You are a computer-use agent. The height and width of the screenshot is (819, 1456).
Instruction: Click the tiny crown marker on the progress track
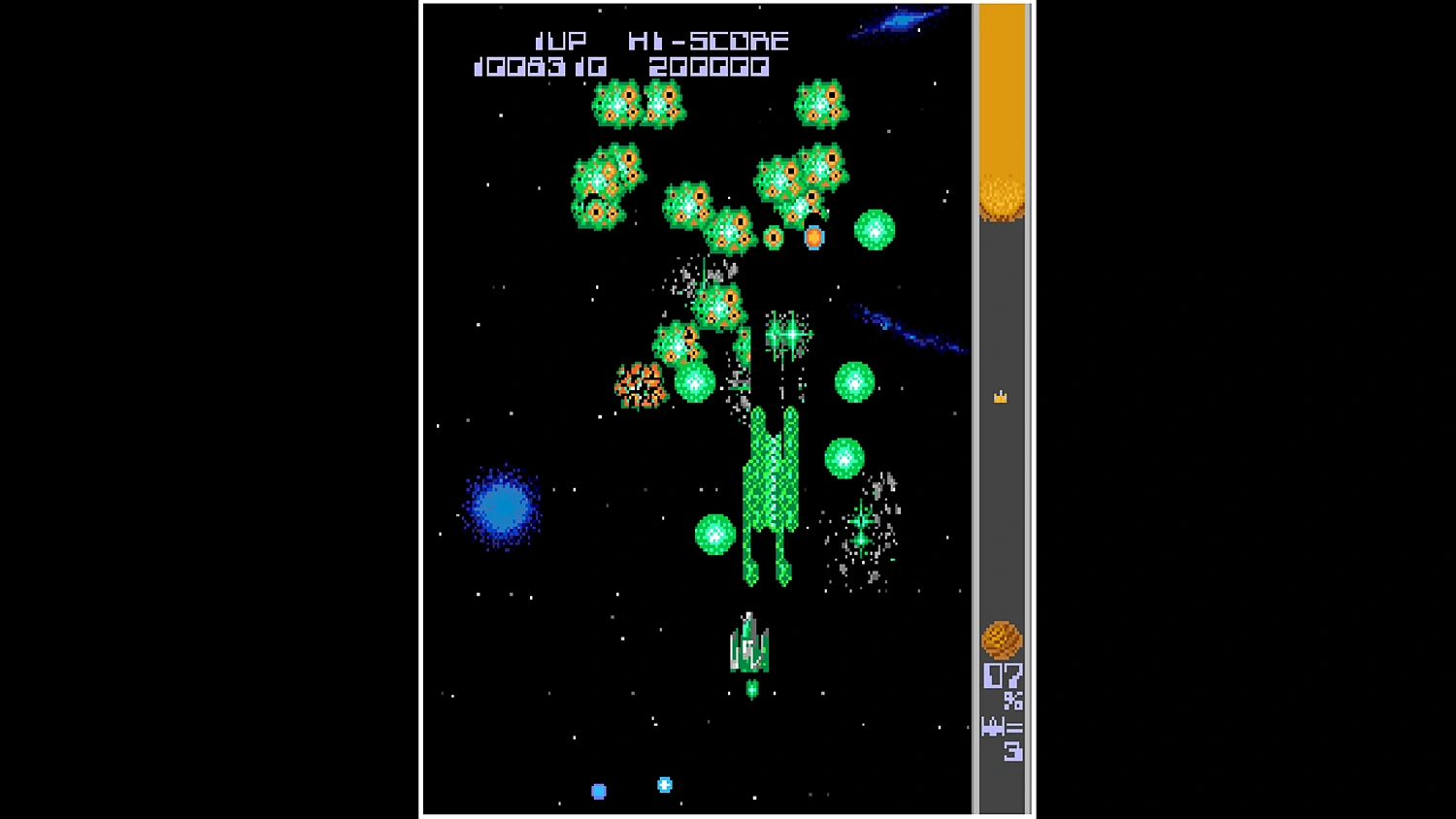tap(1000, 396)
